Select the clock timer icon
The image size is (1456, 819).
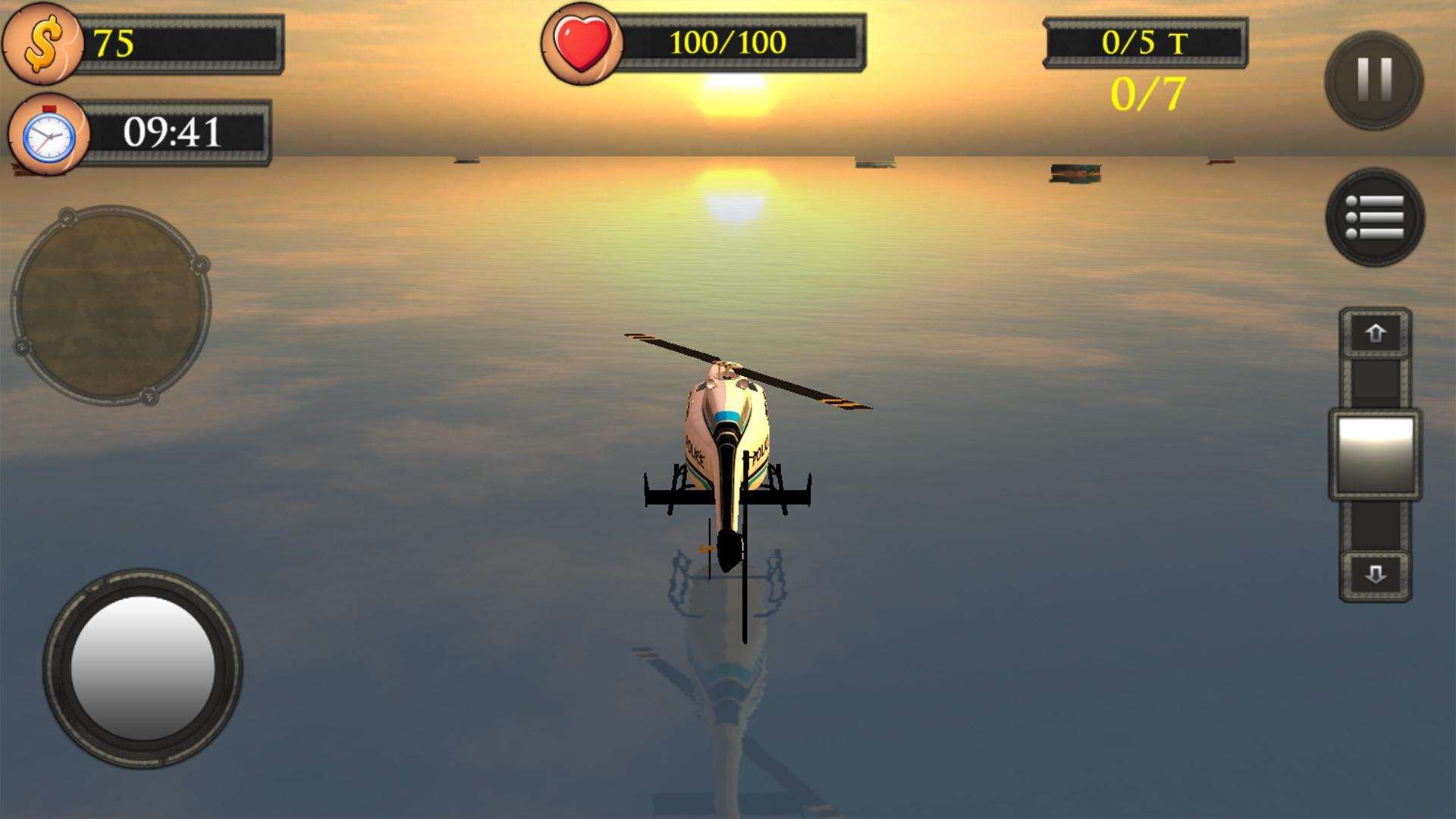[x=47, y=135]
